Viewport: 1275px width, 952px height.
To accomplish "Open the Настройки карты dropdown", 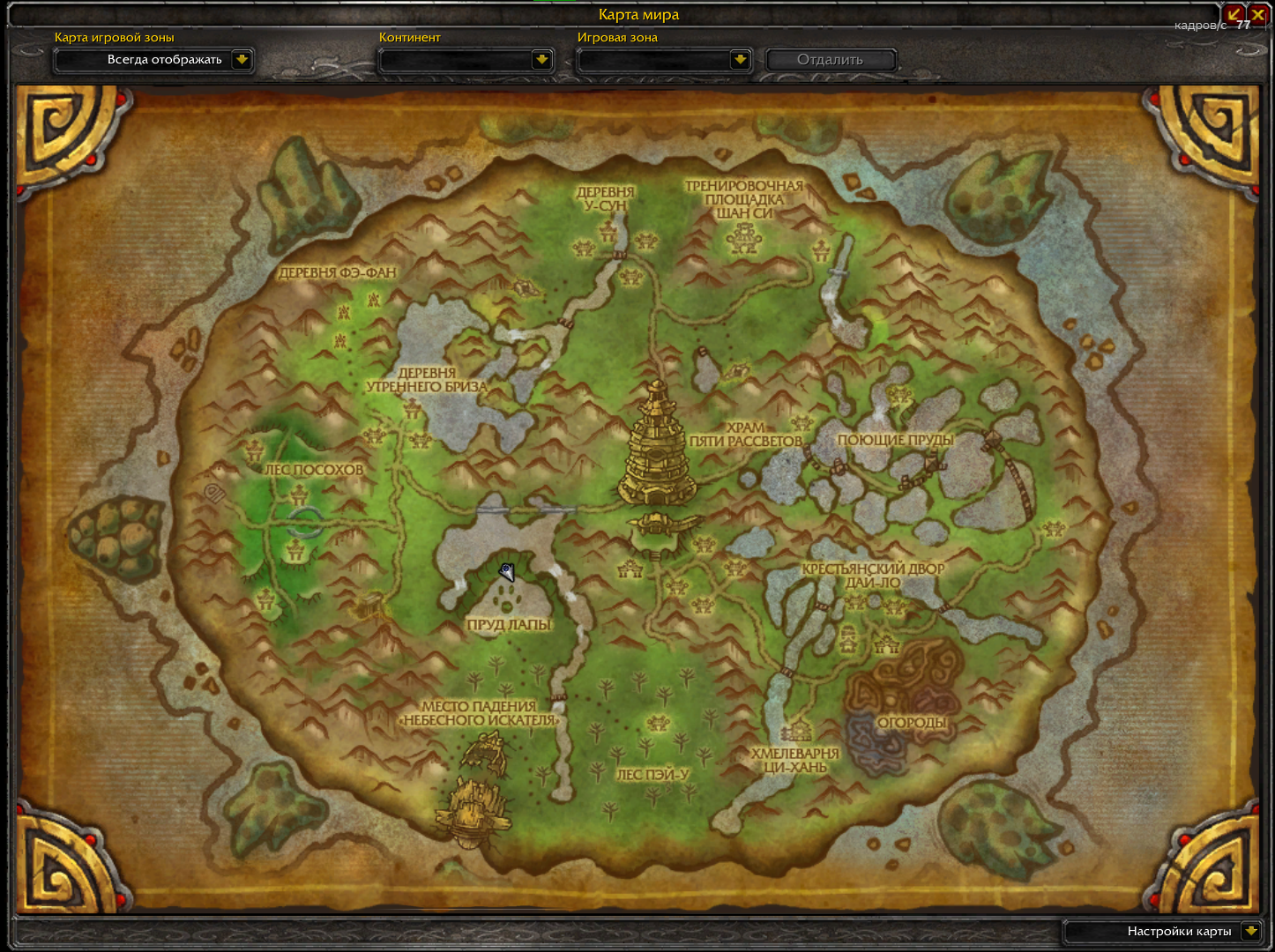I will click(x=1250, y=931).
